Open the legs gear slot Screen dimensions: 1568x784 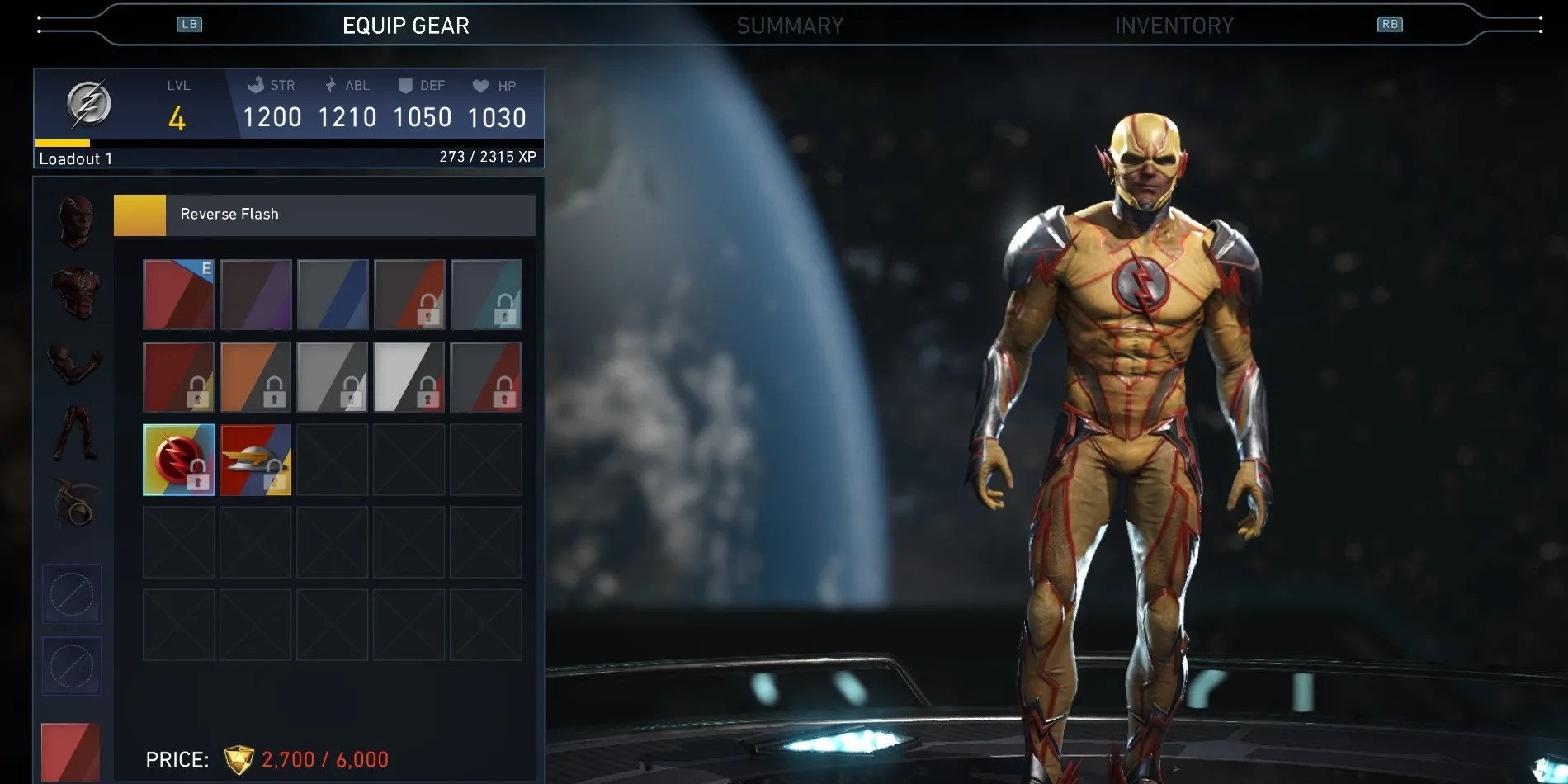pos(75,432)
